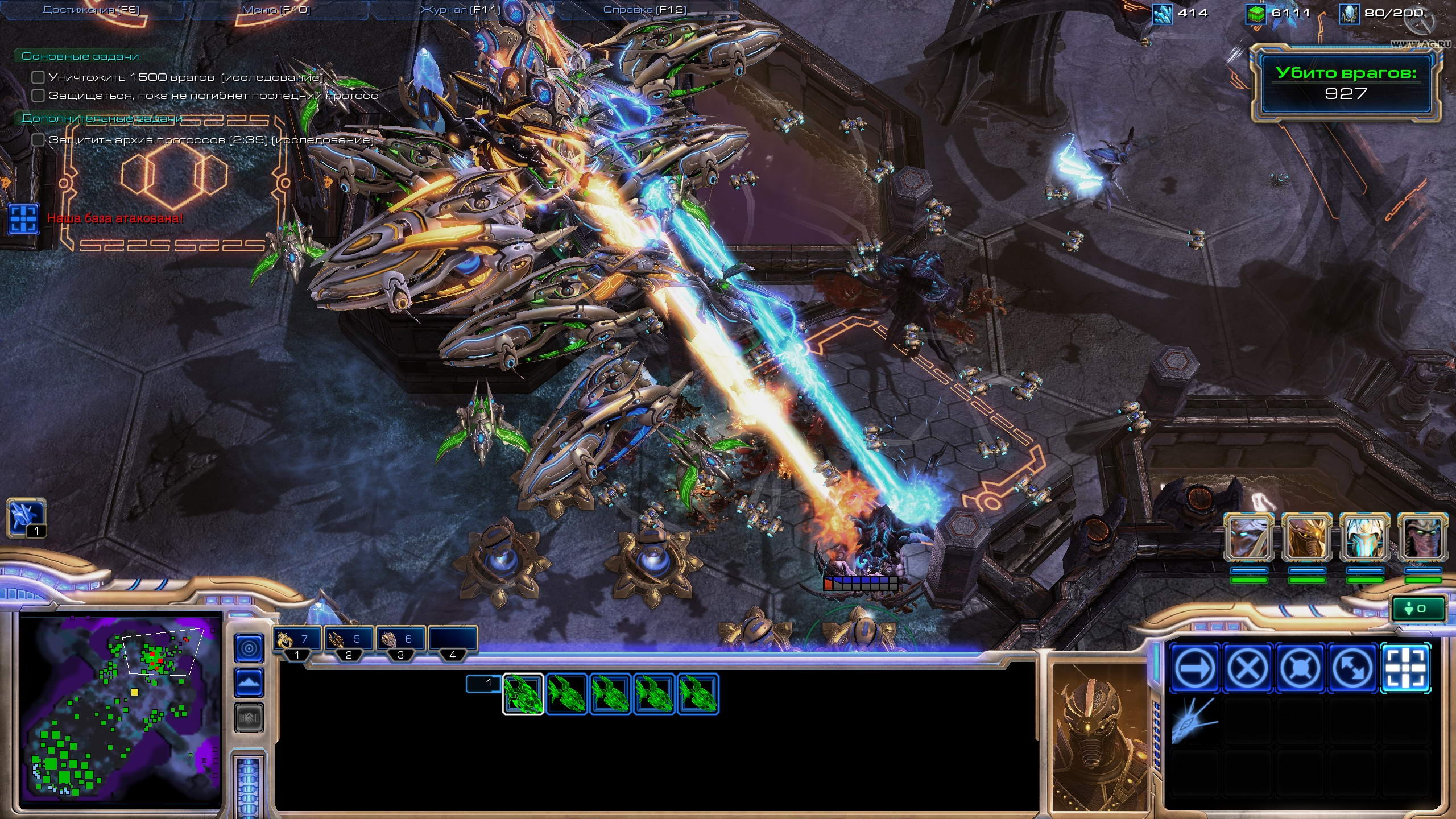
Task: Choose the Hold Position command
Action: 1300,668
